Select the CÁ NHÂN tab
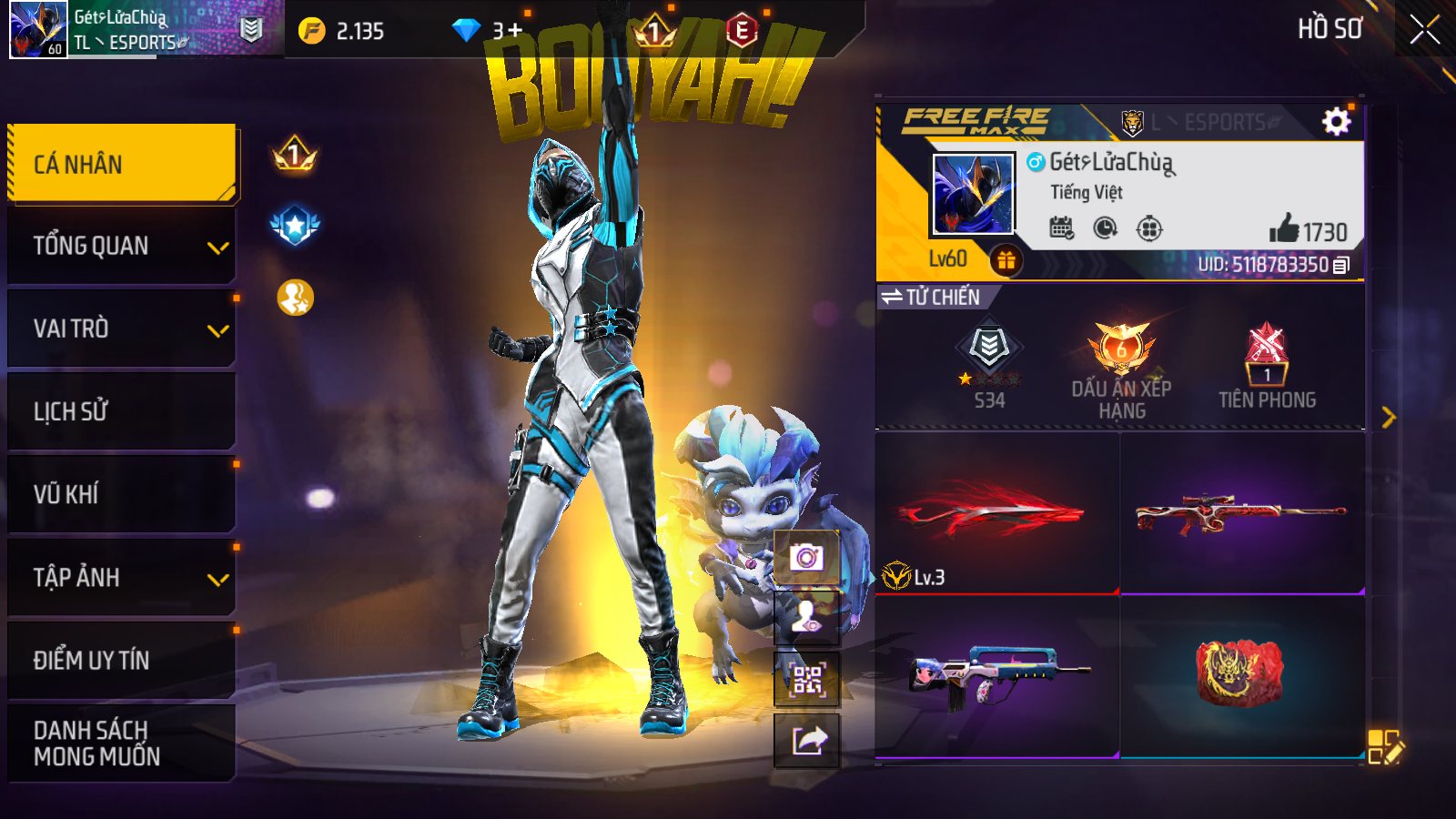The height and width of the screenshot is (819, 1456). click(x=122, y=164)
